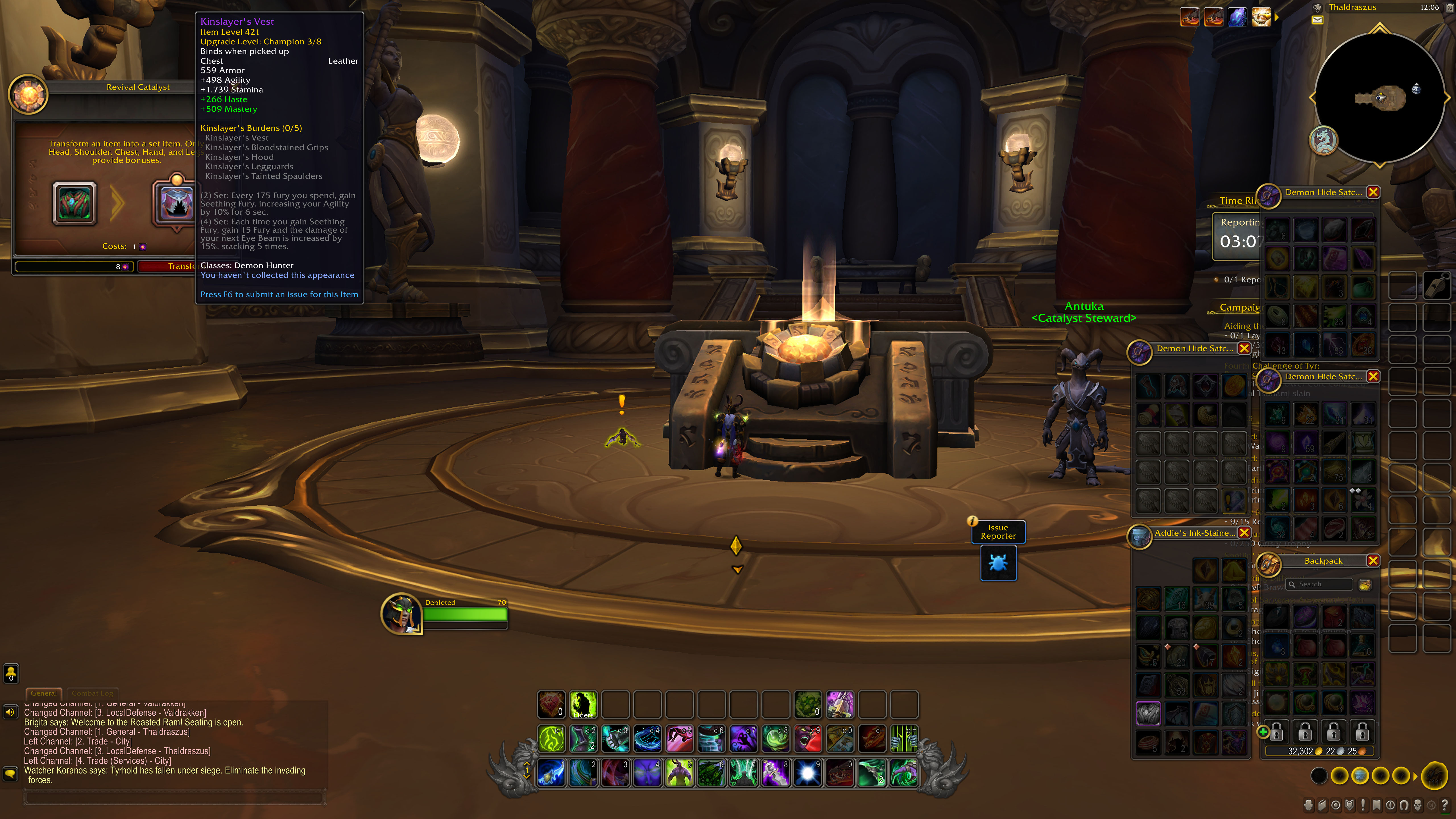The image size is (1456, 819).
Task: Open the Issue Reporter bug button
Action: click(998, 563)
